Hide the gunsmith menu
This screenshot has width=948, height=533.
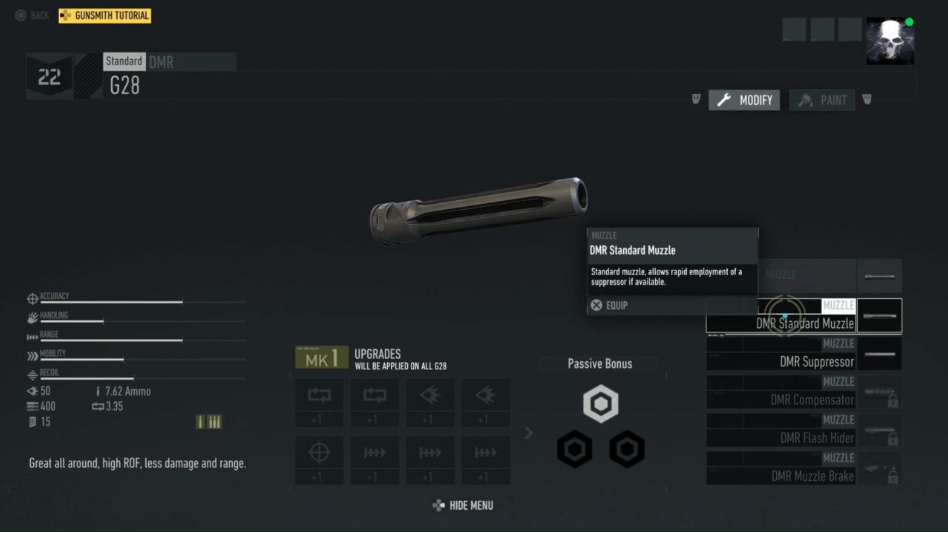(463, 506)
